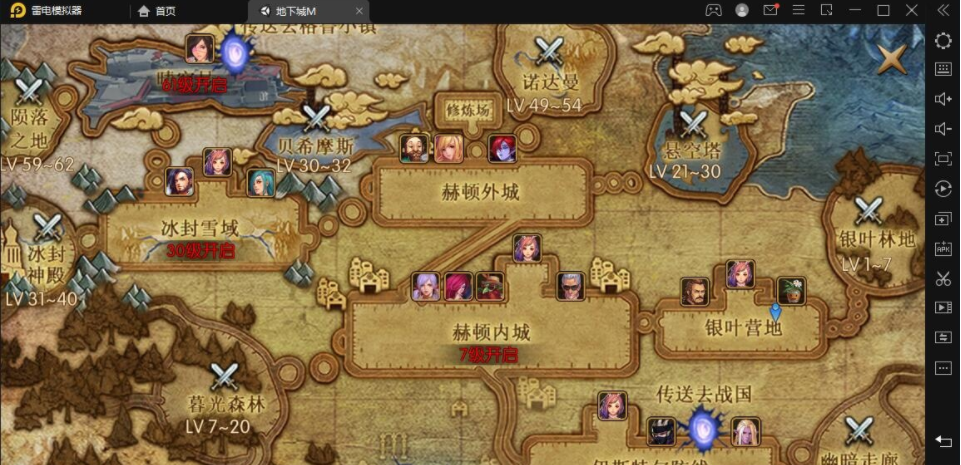The height and width of the screenshot is (465, 961).
Task: Activate the 传送去战国 blue portal
Action: (701, 429)
